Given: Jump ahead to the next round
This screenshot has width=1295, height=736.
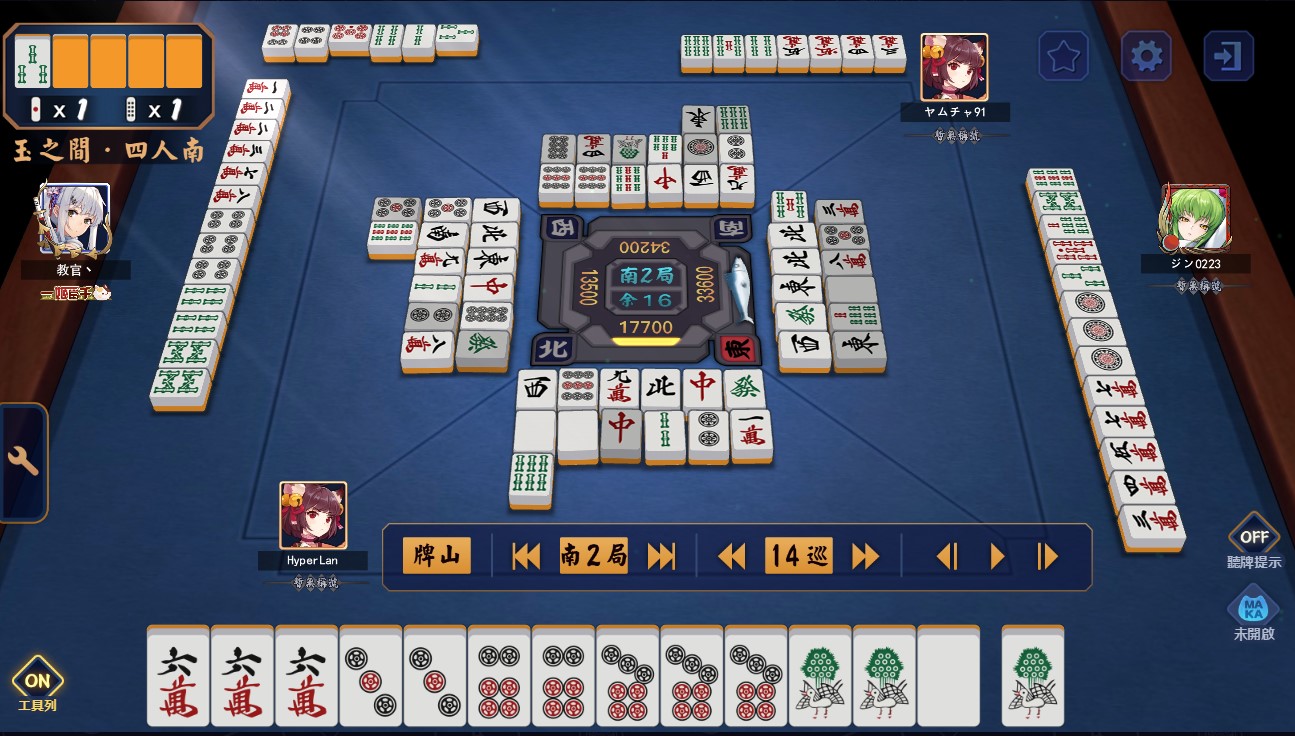Looking at the screenshot, I should pyautogui.click(x=660, y=556).
